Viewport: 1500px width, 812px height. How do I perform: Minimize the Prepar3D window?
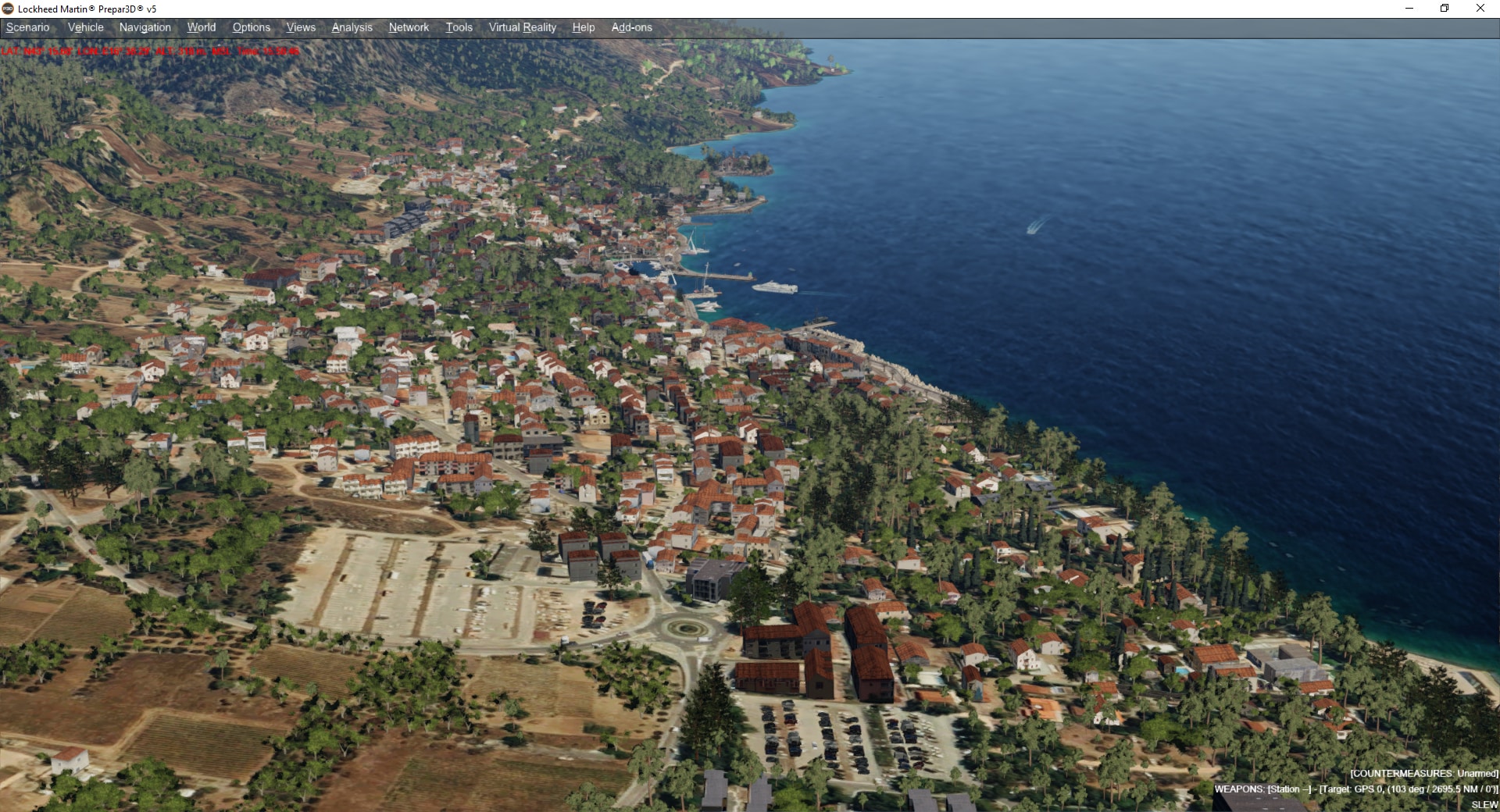pos(1409,9)
